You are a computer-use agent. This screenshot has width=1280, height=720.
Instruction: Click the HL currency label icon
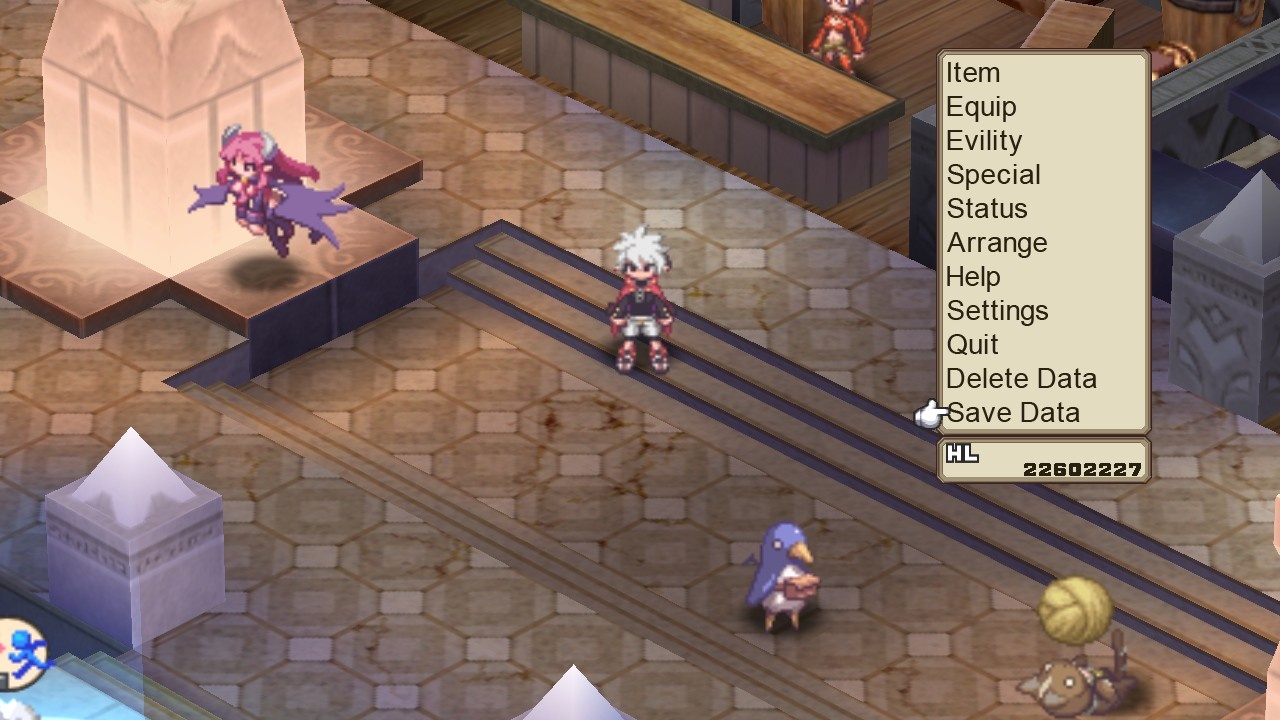point(963,452)
